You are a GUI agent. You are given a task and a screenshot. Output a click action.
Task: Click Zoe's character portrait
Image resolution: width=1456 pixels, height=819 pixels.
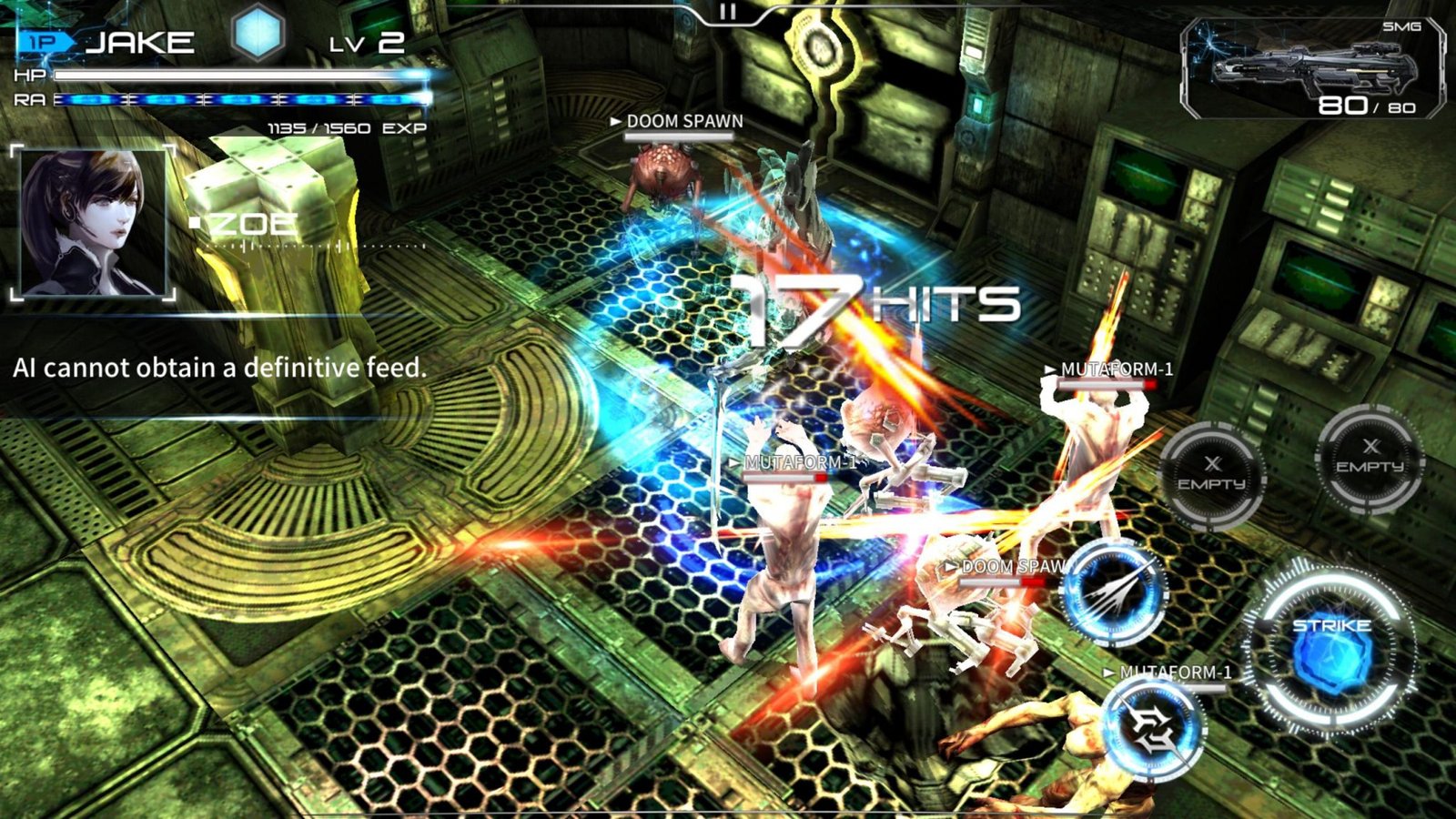coord(93,223)
